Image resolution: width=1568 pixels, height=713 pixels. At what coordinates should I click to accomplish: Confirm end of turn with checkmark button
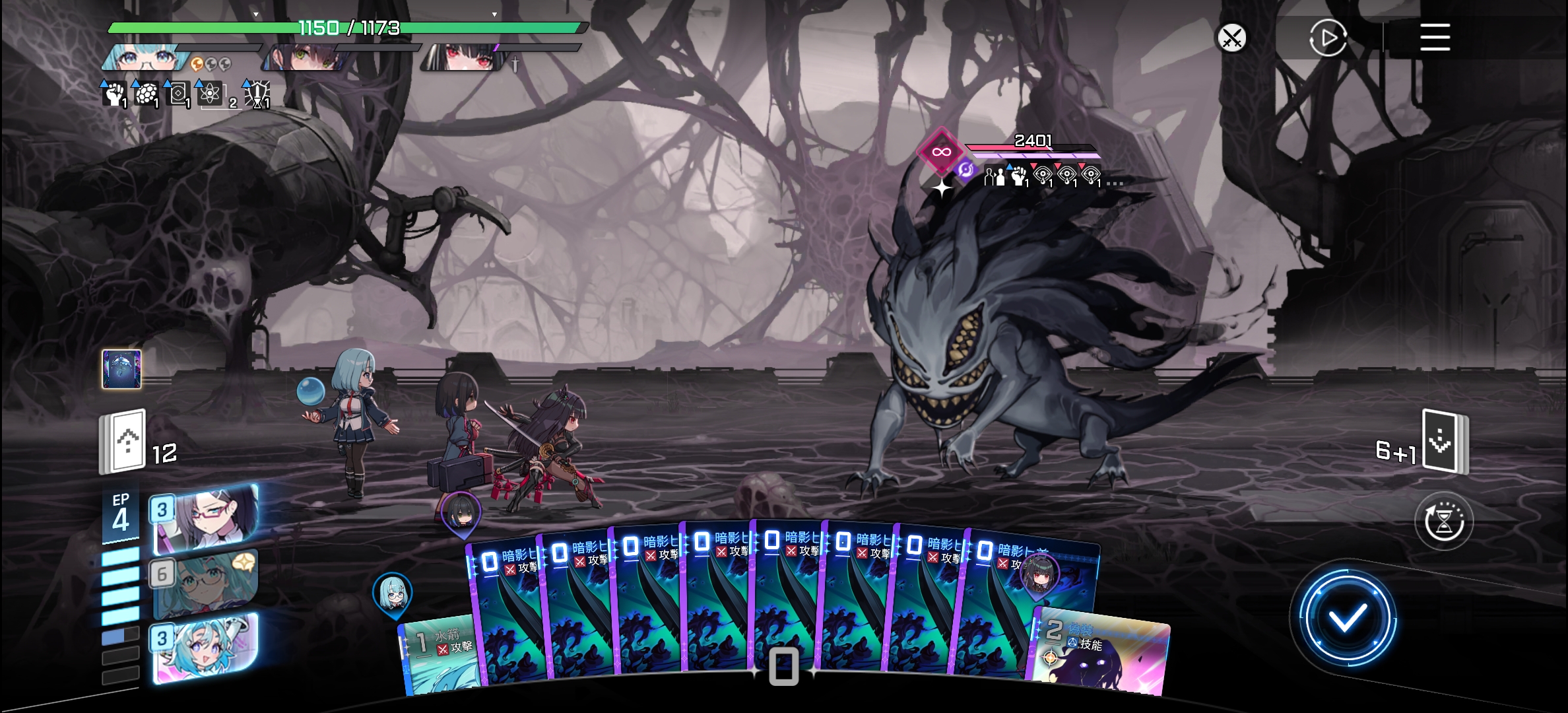(x=1347, y=618)
